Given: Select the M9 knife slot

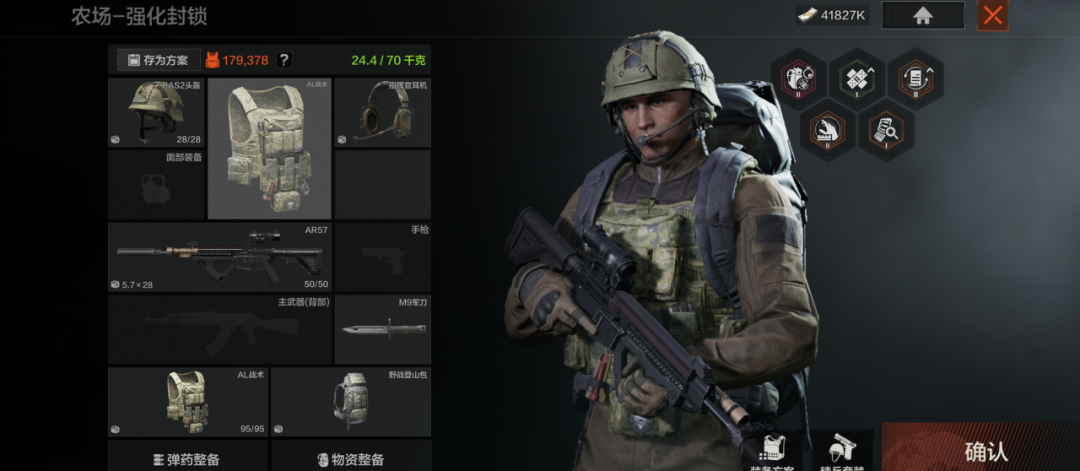Looking at the screenshot, I should click(383, 329).
